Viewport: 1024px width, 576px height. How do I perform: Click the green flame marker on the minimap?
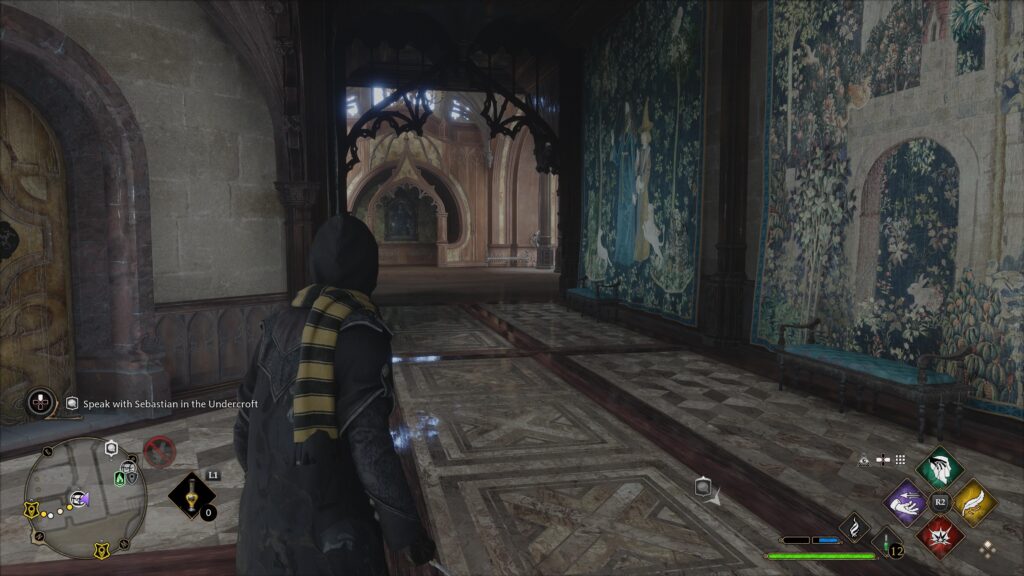click(x=120, y=479)
